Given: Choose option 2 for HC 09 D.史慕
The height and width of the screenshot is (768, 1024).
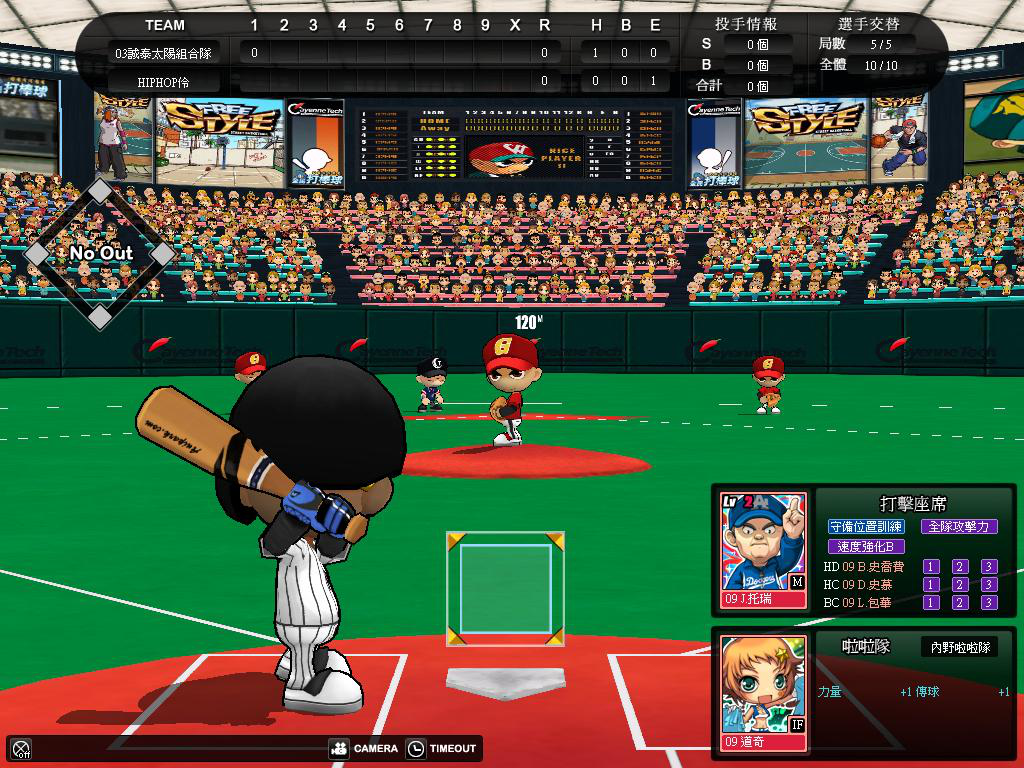Looking at the screenshot, I should pyautogui.click(x=960, y=585).
